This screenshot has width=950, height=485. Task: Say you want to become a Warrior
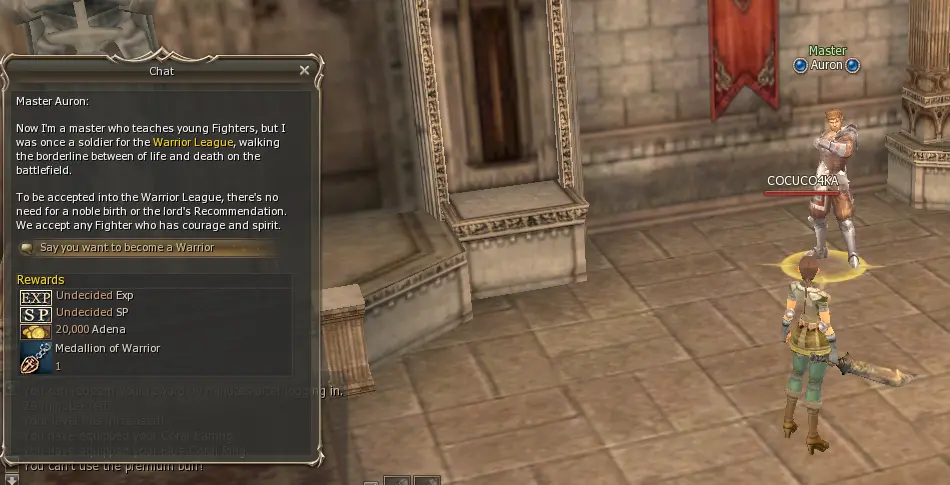point(126,248)
